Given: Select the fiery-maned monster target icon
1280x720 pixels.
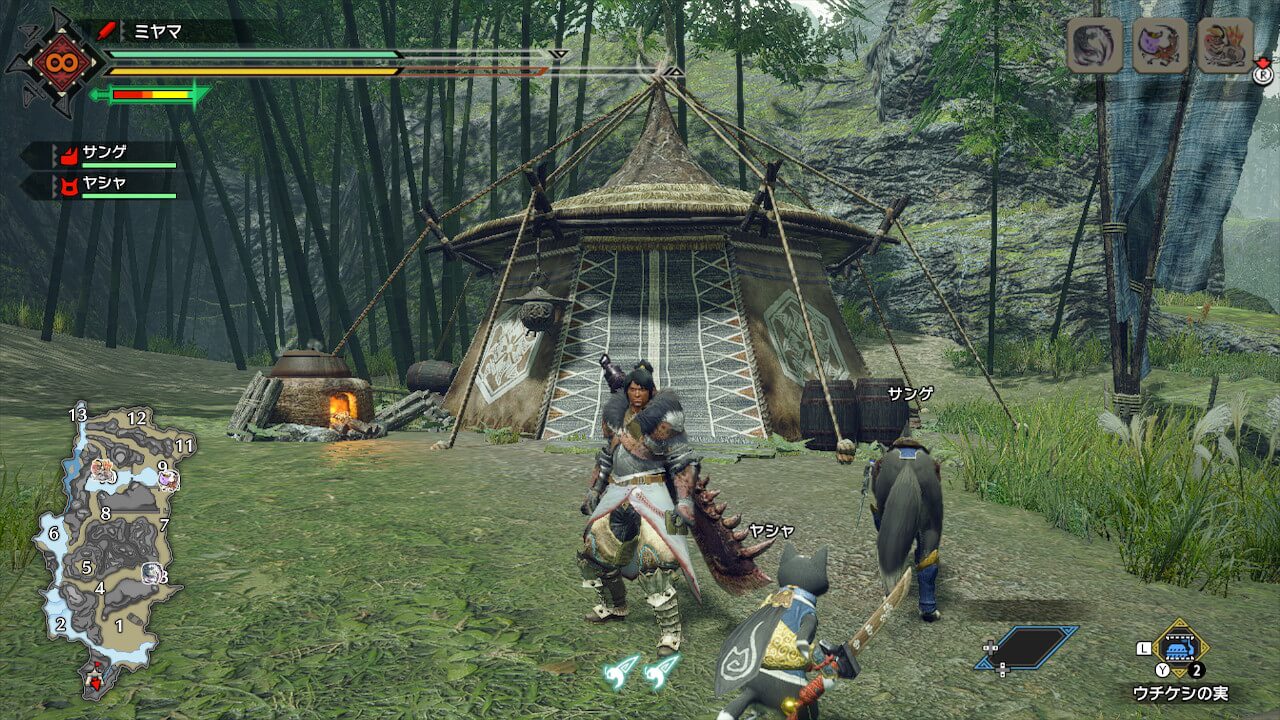Looking at the screenshot, I should (x=1225, y=45).
